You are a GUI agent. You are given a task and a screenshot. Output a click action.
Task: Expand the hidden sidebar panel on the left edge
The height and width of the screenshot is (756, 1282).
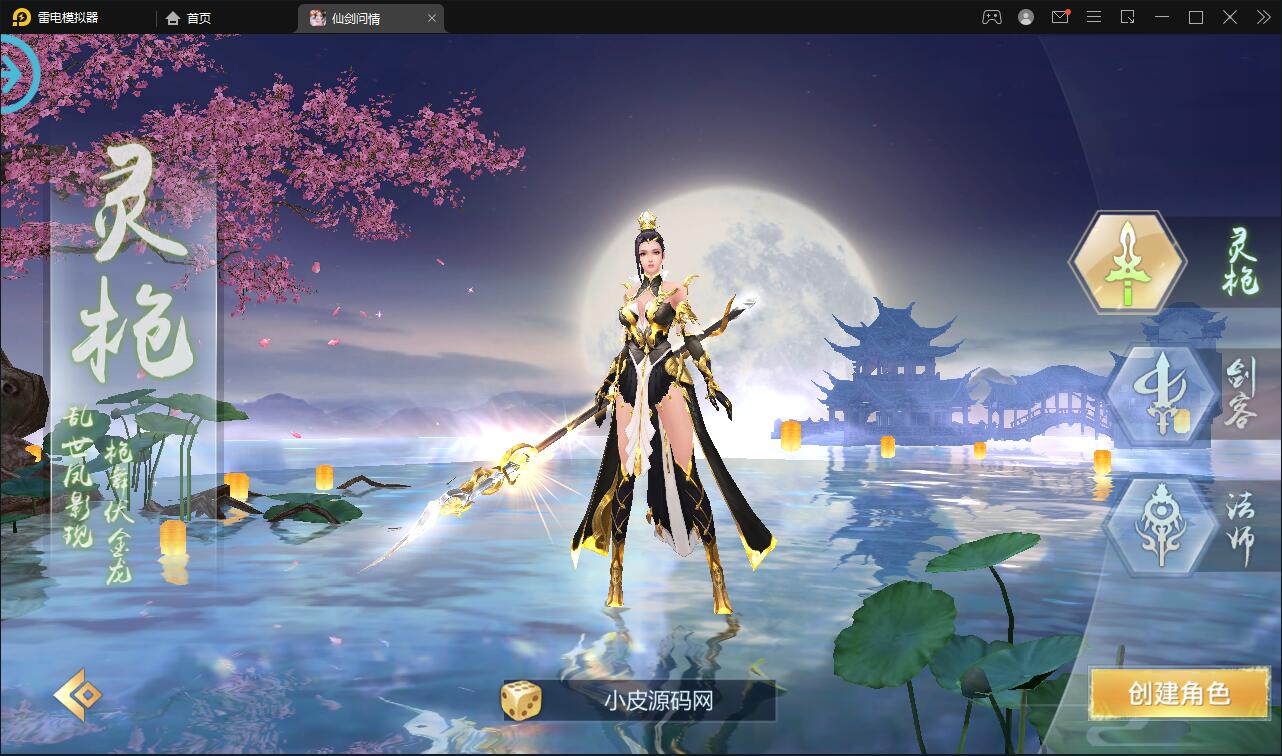pos(14,71)
